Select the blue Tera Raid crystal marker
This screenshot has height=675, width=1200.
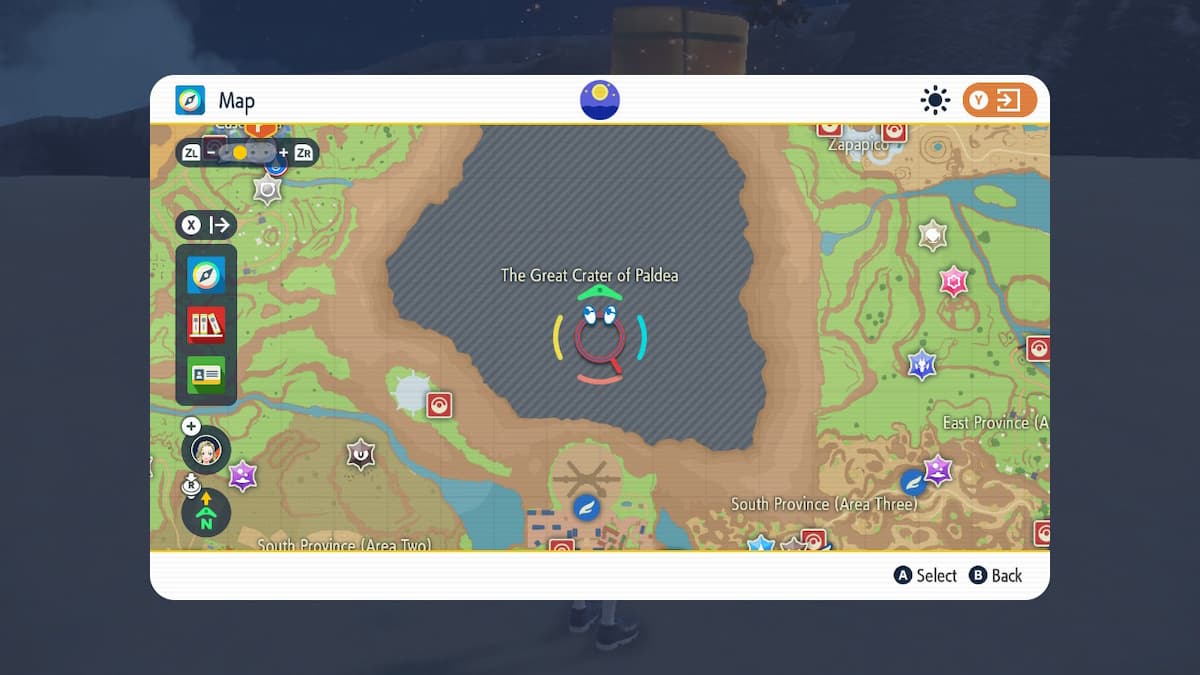921,365
